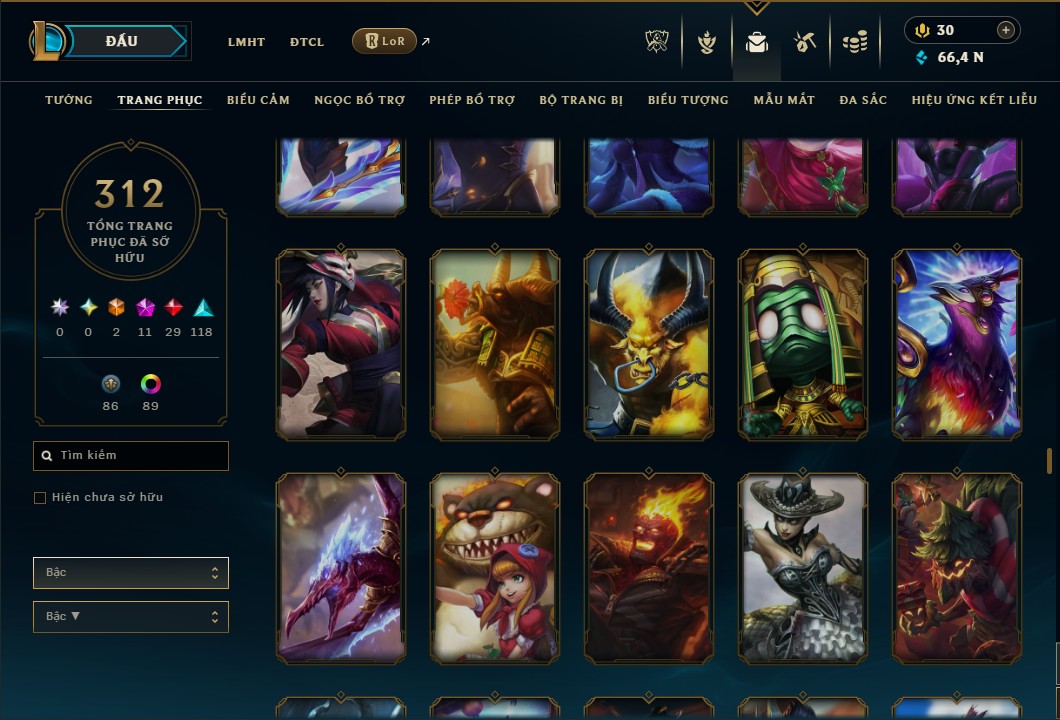Select the NGỌC BỔ TRỢ tab
Viewport: 1060px width, 720px height.
pyautogui.click(x=359, y=100)
